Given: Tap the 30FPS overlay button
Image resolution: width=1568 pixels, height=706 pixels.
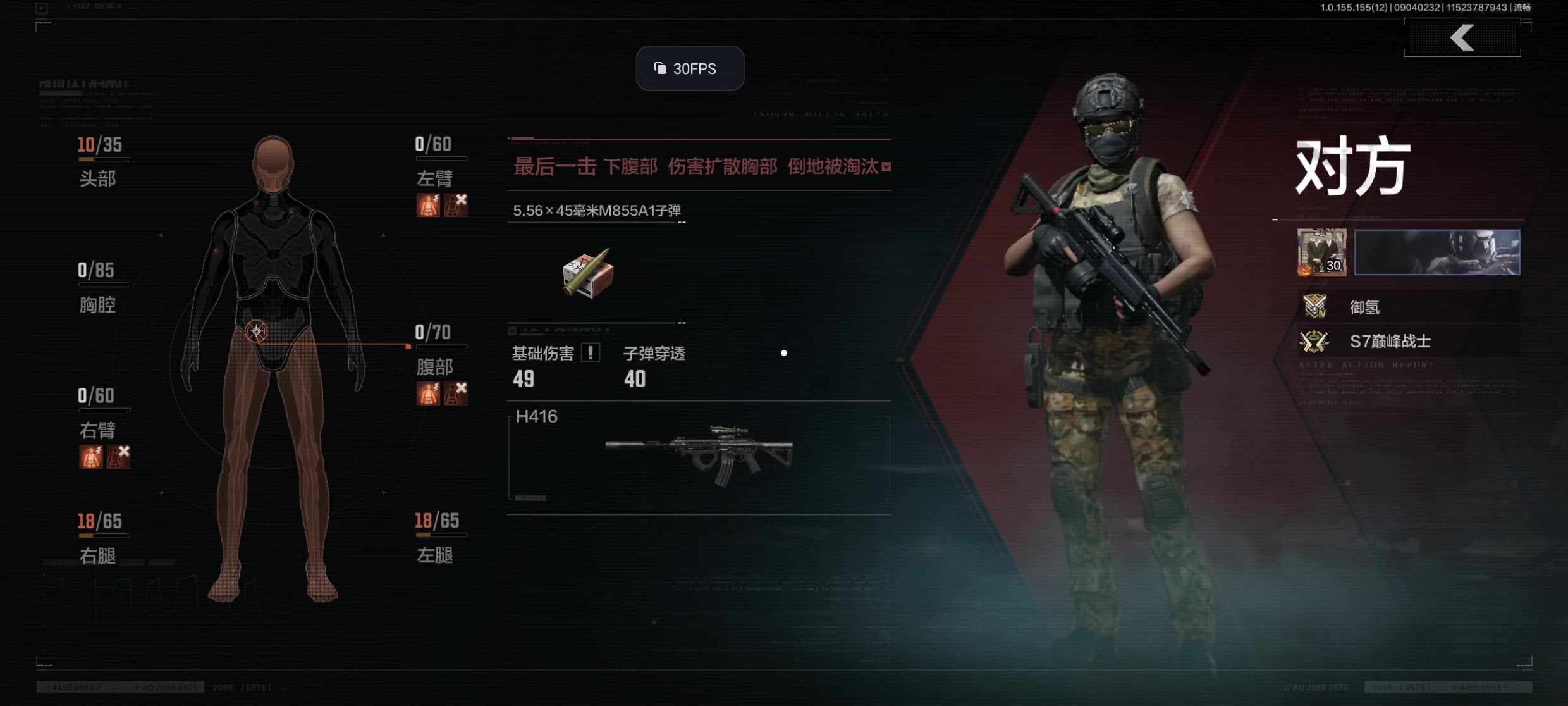Looking at the screenshot, I should point(690,68).
